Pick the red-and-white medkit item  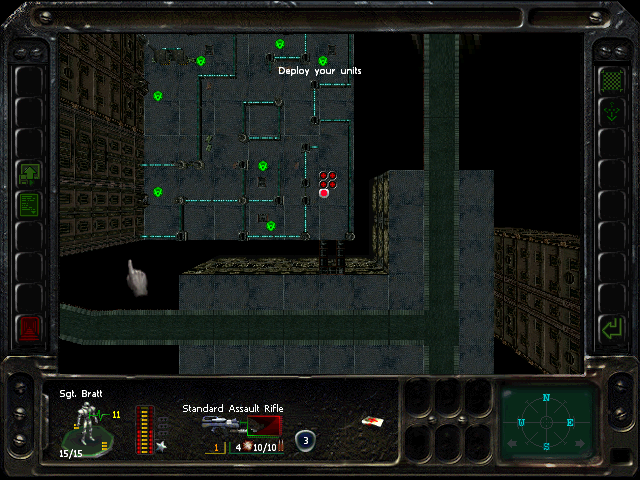click(372, 423)
